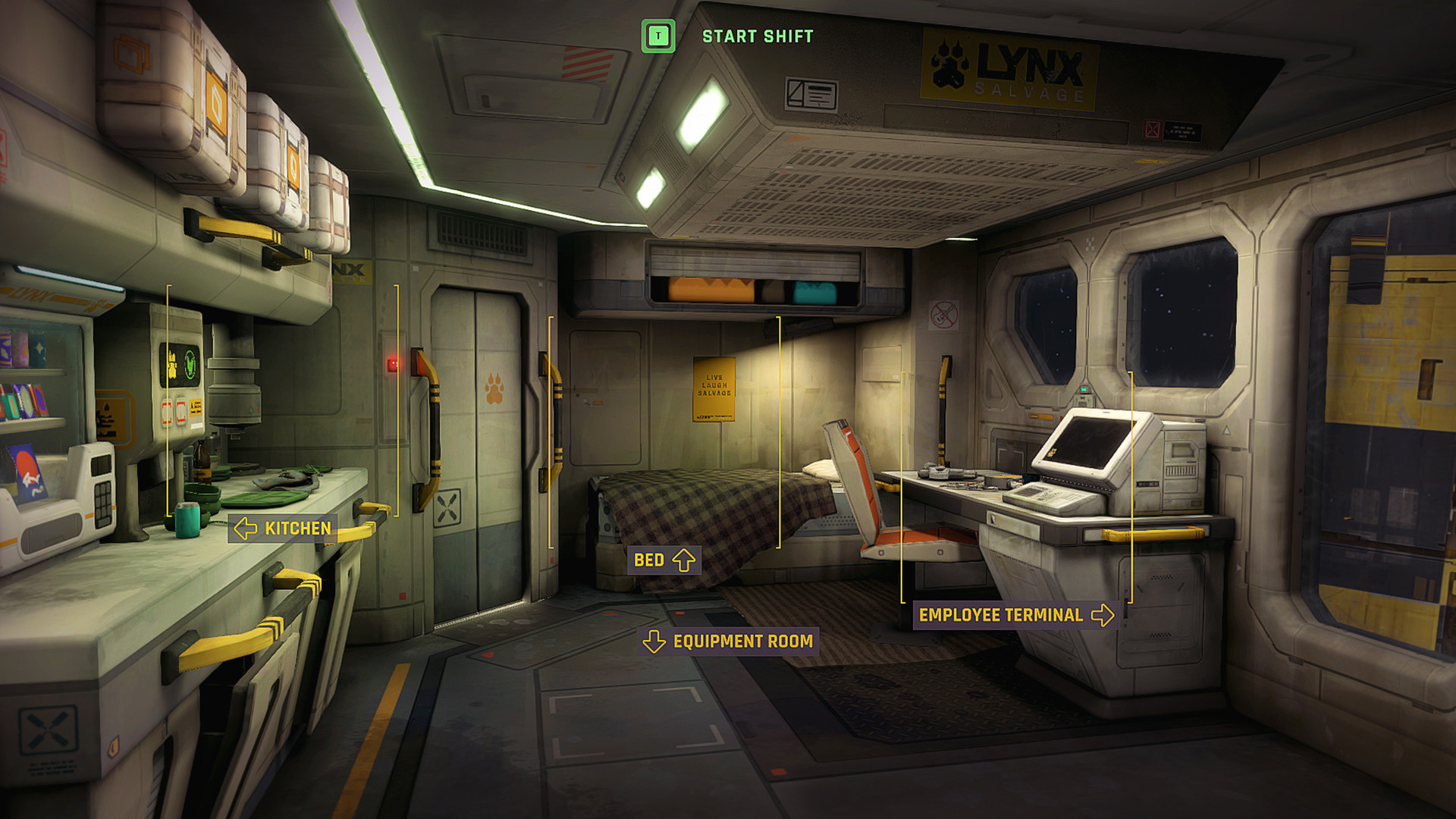1456x819 pixels.
Task: Toggle the red indicator light by the door
Action: [393, 364]
